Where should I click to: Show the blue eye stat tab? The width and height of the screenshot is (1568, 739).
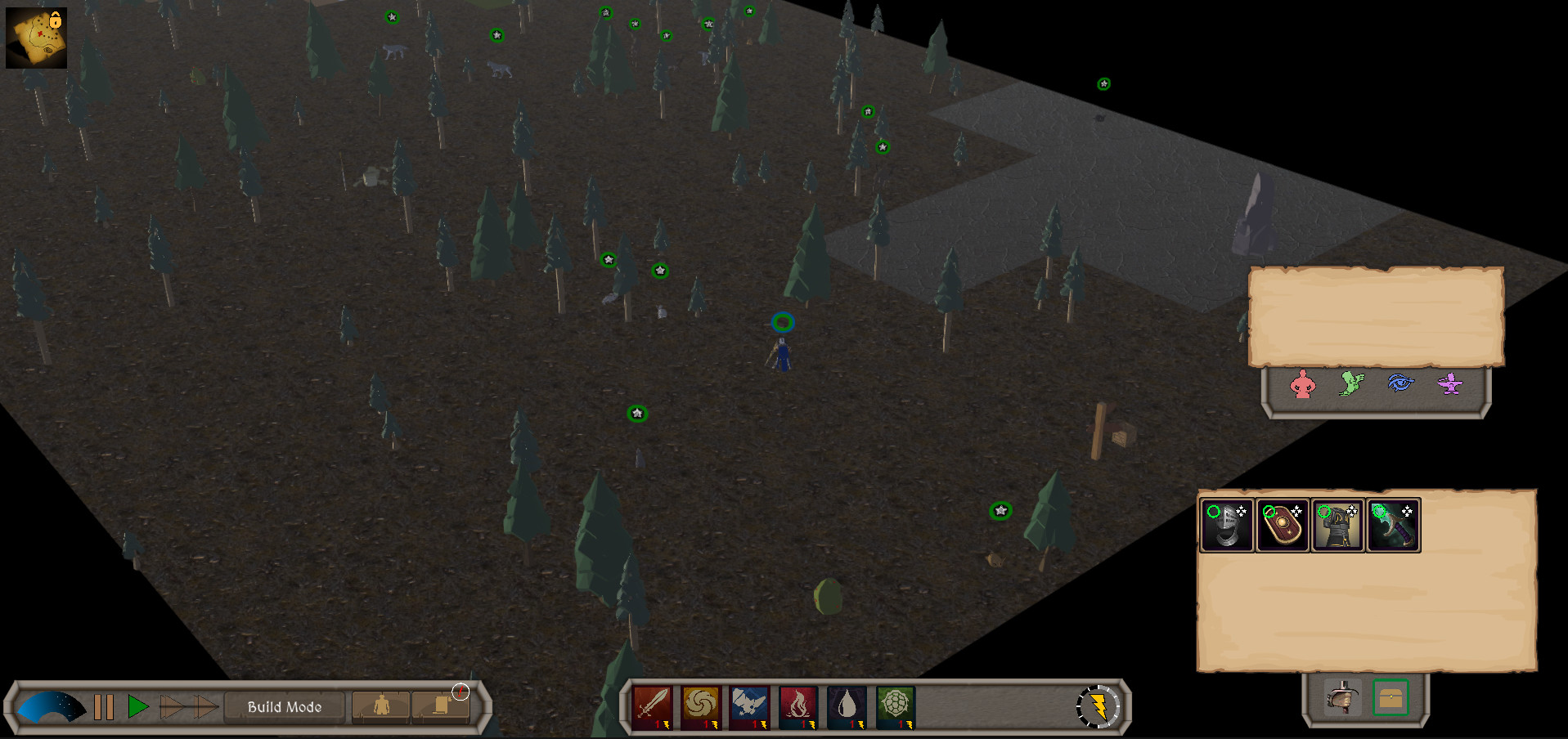(x=1400, y=383)
